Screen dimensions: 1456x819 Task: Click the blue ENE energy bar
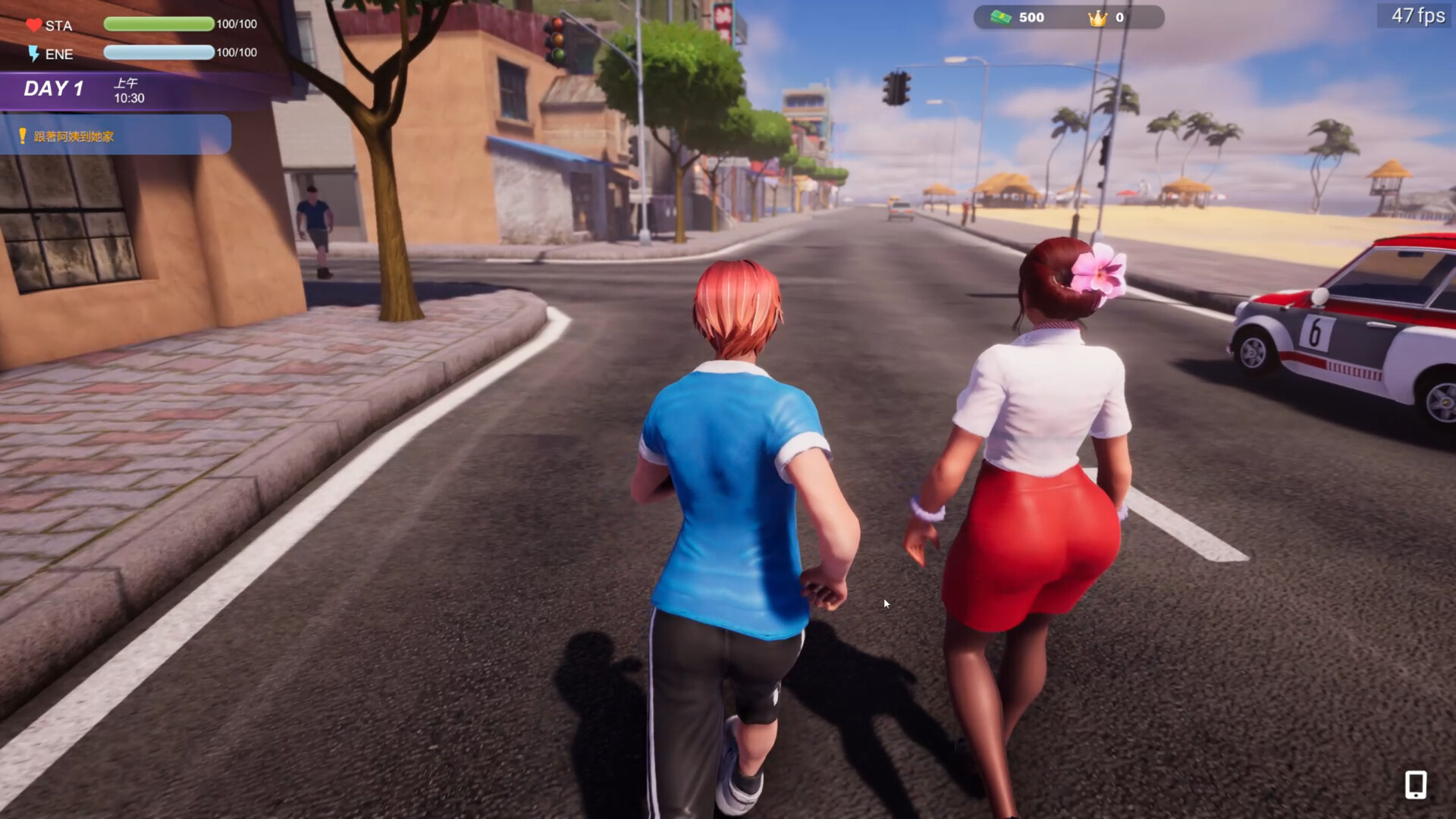coord(159,53)
